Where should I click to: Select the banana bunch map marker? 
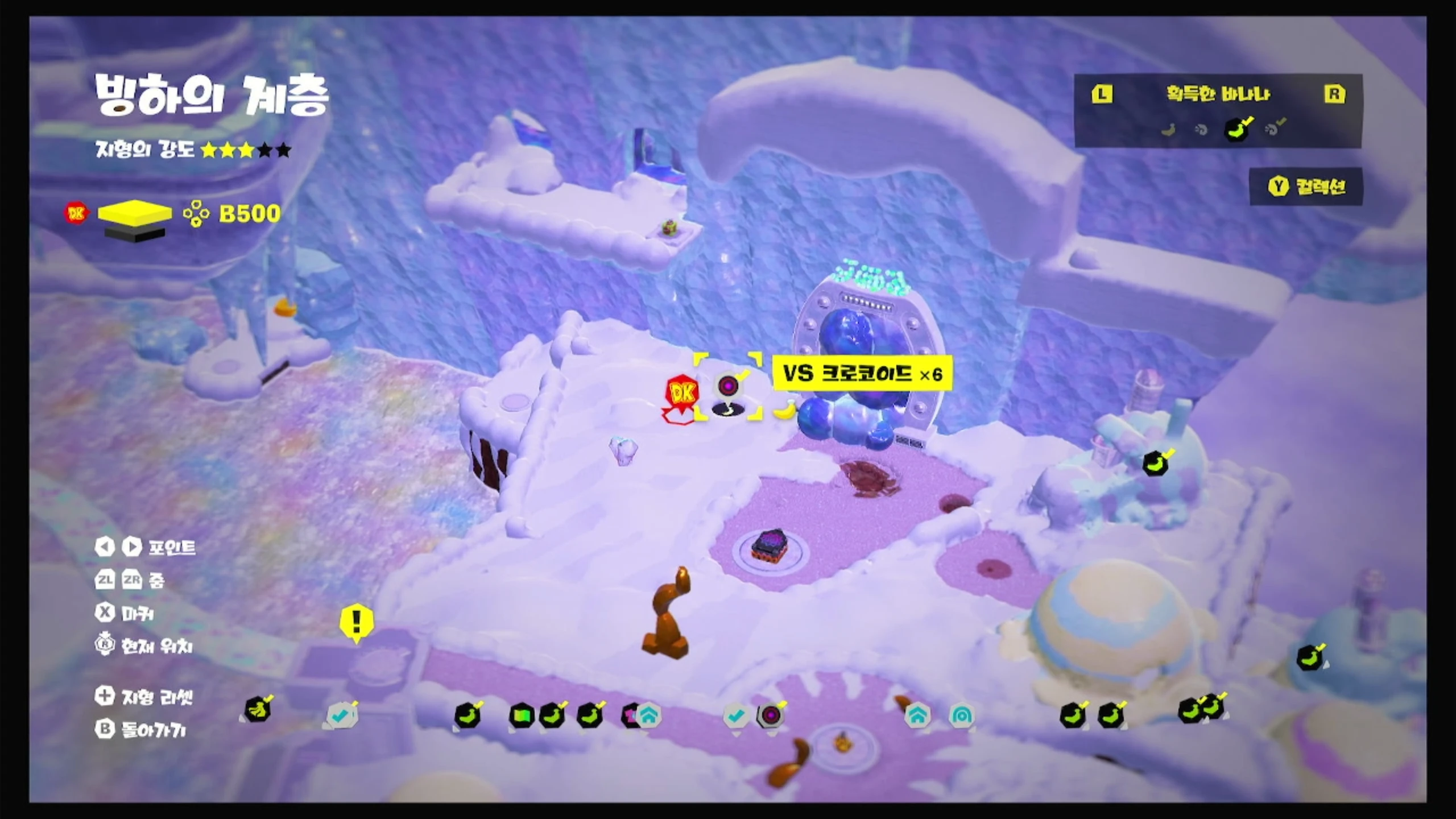tap(258, 710)
